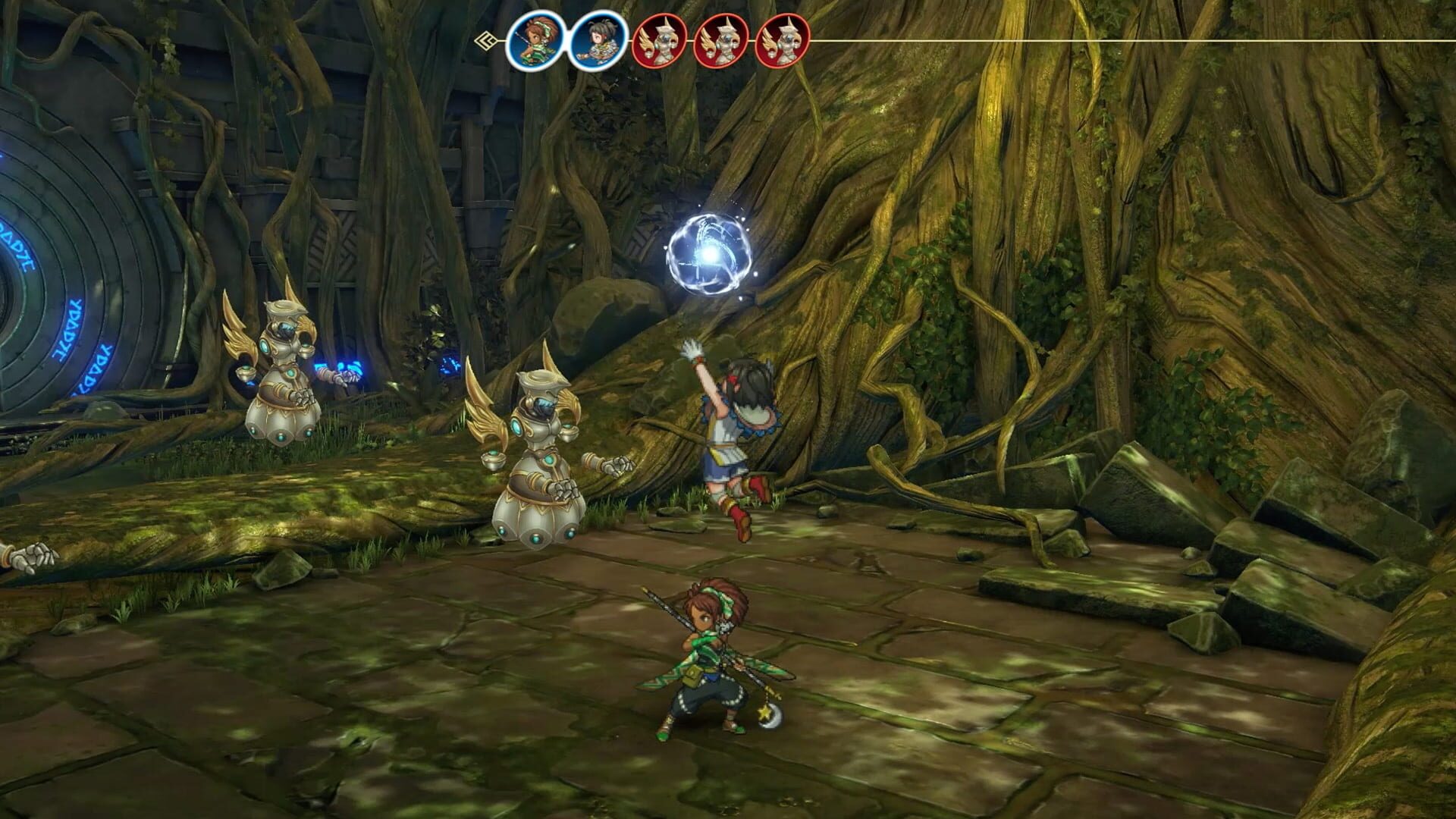Click the glowing blue energy orb

click(x=709, y=254)
